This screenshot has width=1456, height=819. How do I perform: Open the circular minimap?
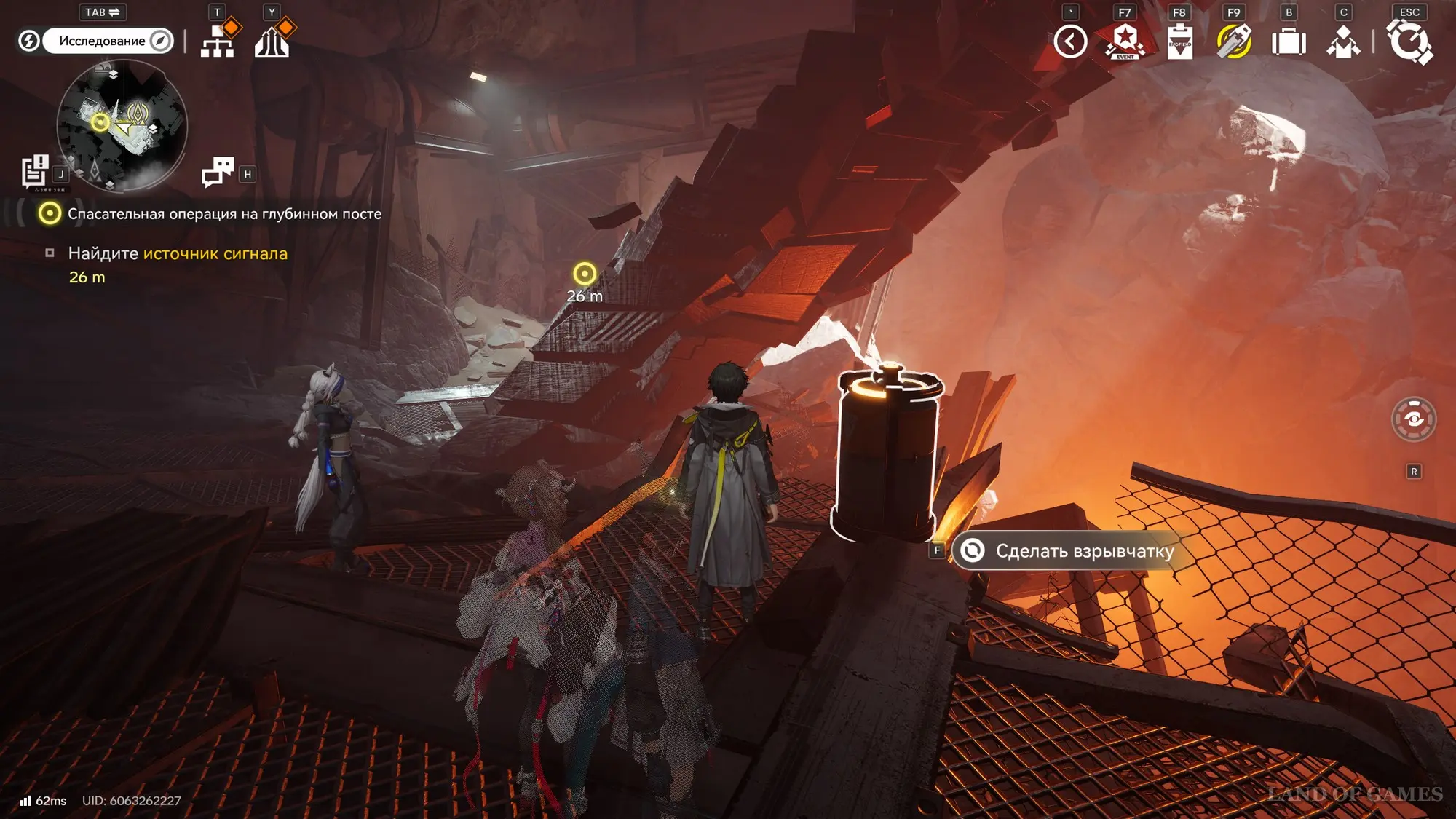click(x=122, y=125)
